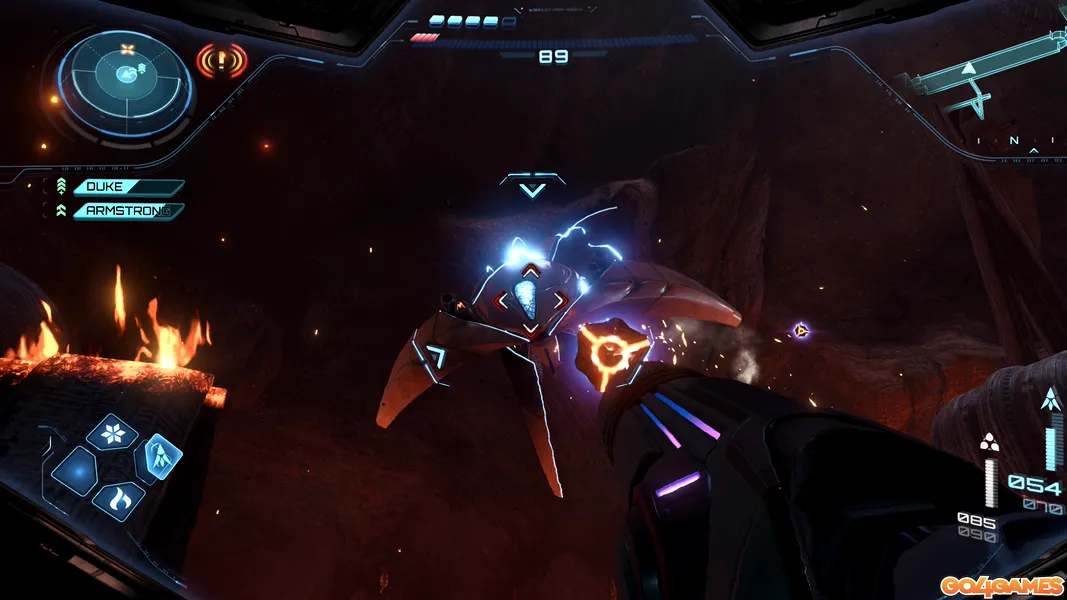
Task: Click the red exclamation alert icon
Action: click(x=221, y=61)
